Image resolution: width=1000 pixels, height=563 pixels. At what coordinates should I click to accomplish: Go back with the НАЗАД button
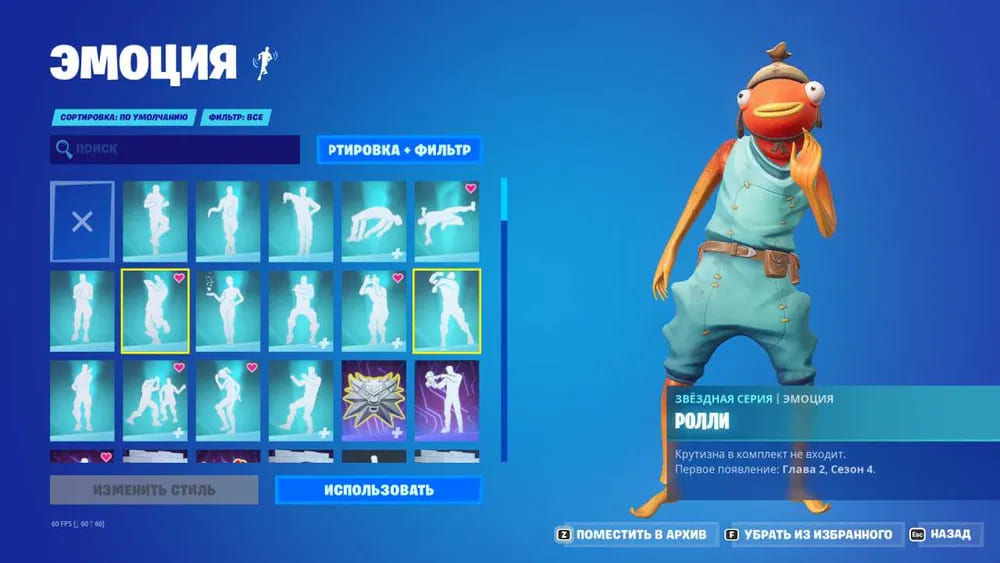pyautogui.click(x=940, y=535)
